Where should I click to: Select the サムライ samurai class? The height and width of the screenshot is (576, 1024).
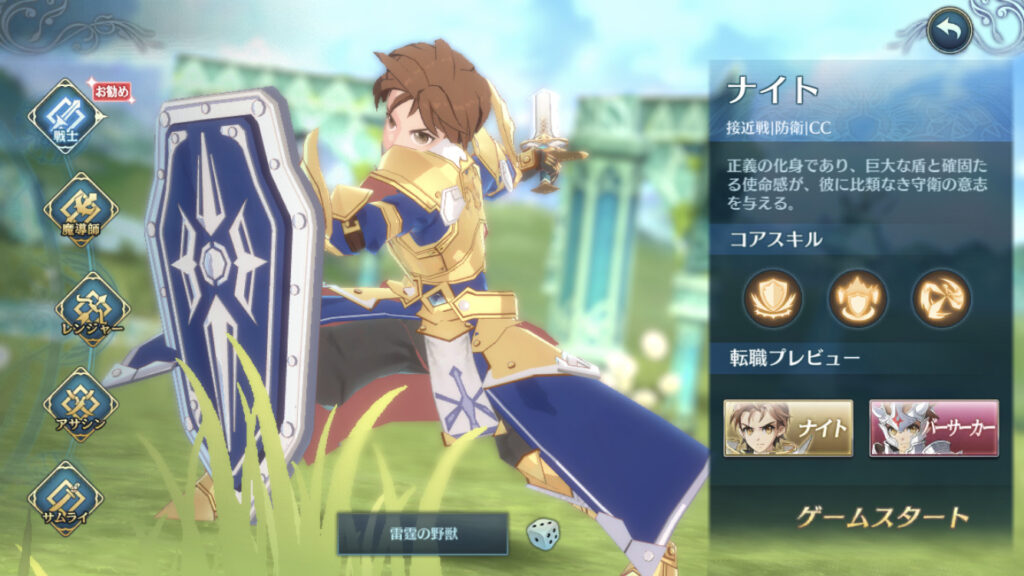pyautogui.click(x=66, y=497)
